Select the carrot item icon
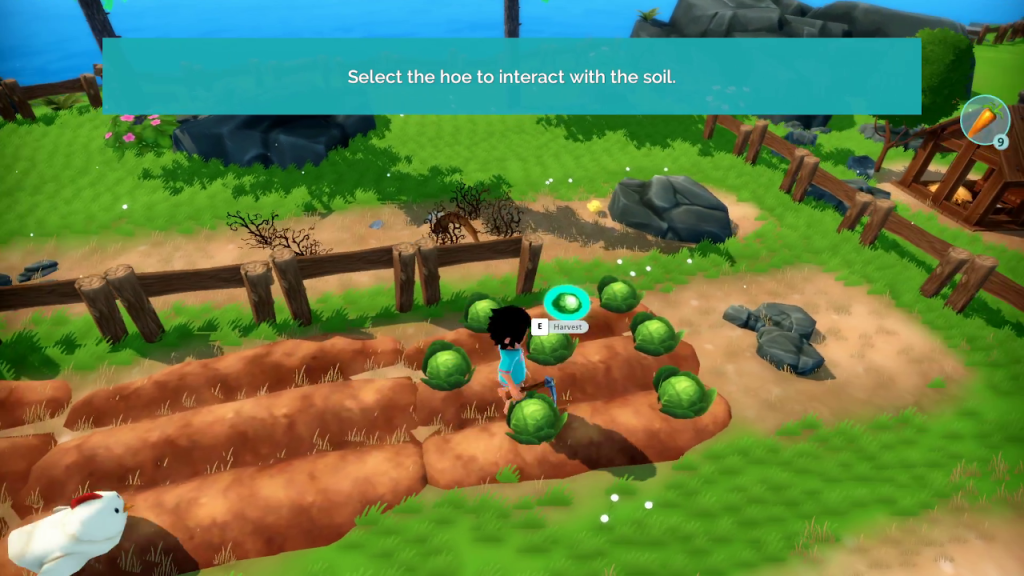Viewport: 1024px width, 576px height. [x=983, y=121]
